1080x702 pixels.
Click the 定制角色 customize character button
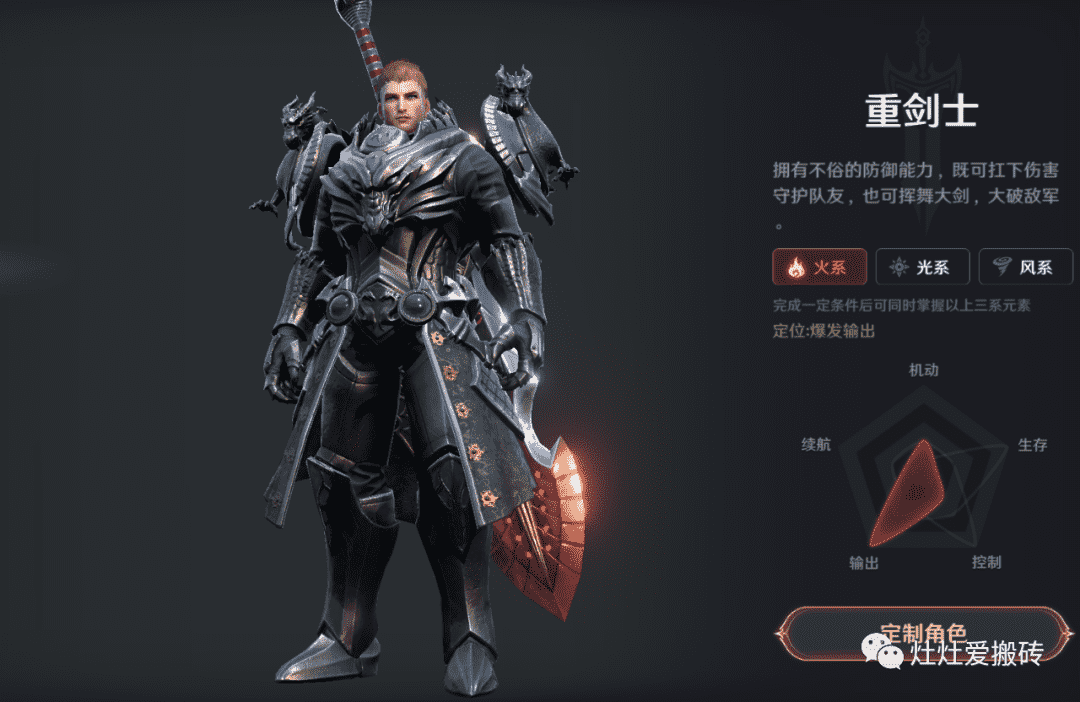pyautogui.click(x=922, y=632)
